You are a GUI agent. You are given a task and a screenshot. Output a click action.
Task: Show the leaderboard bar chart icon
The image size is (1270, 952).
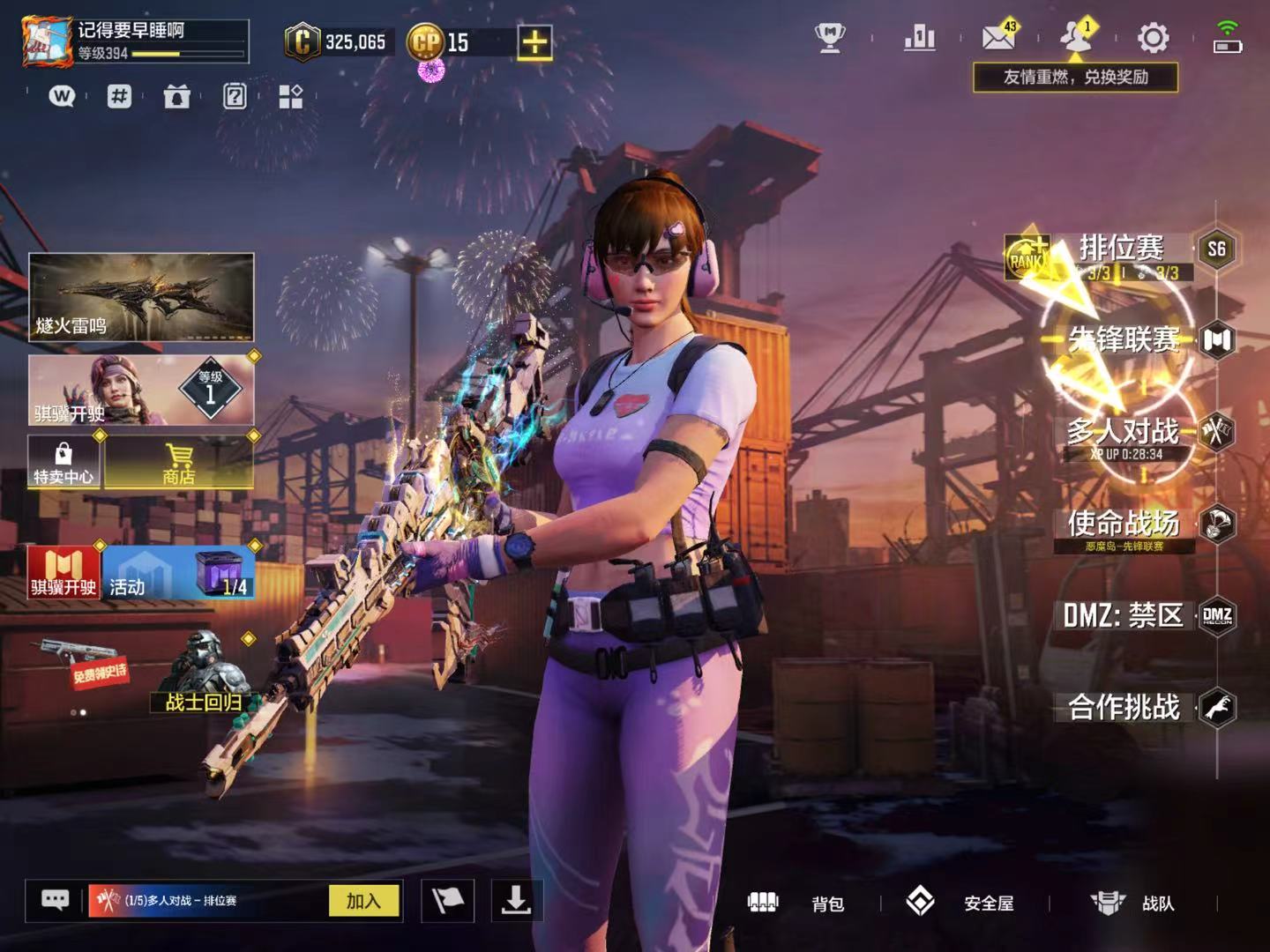click(919, 38)
